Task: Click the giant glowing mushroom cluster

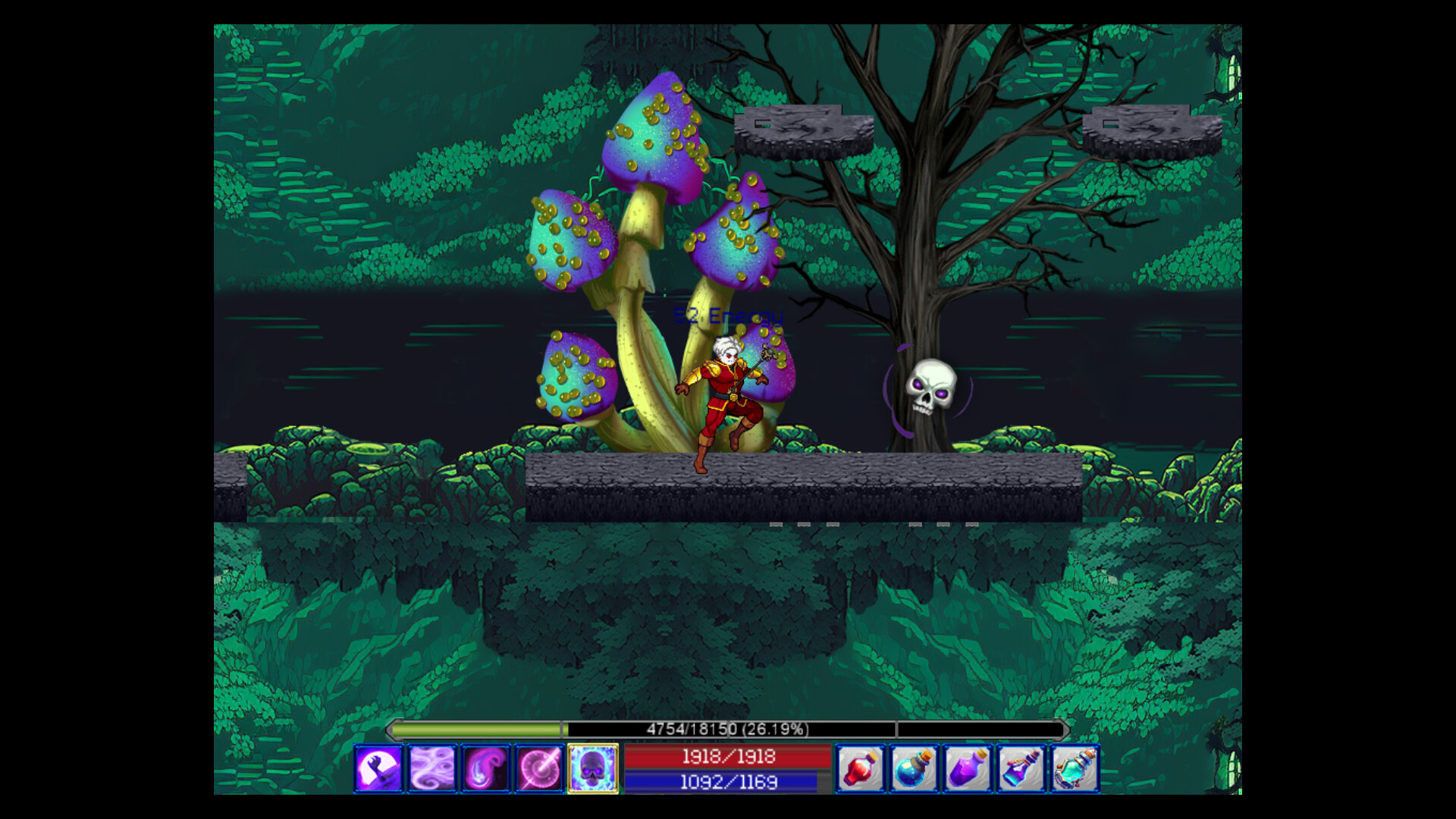Action: (656, 152)
